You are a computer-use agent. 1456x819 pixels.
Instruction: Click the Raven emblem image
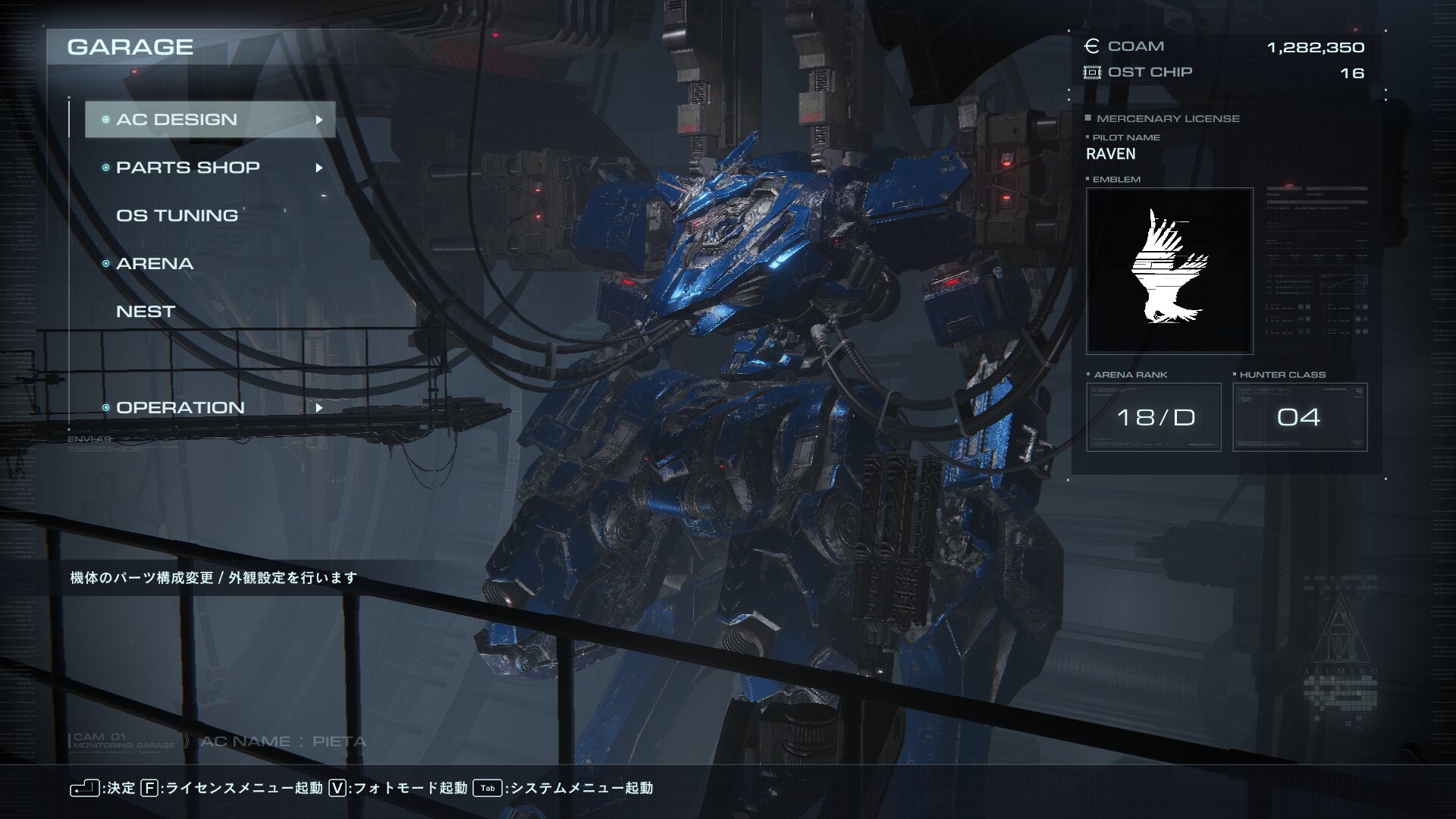point(1169,271)
